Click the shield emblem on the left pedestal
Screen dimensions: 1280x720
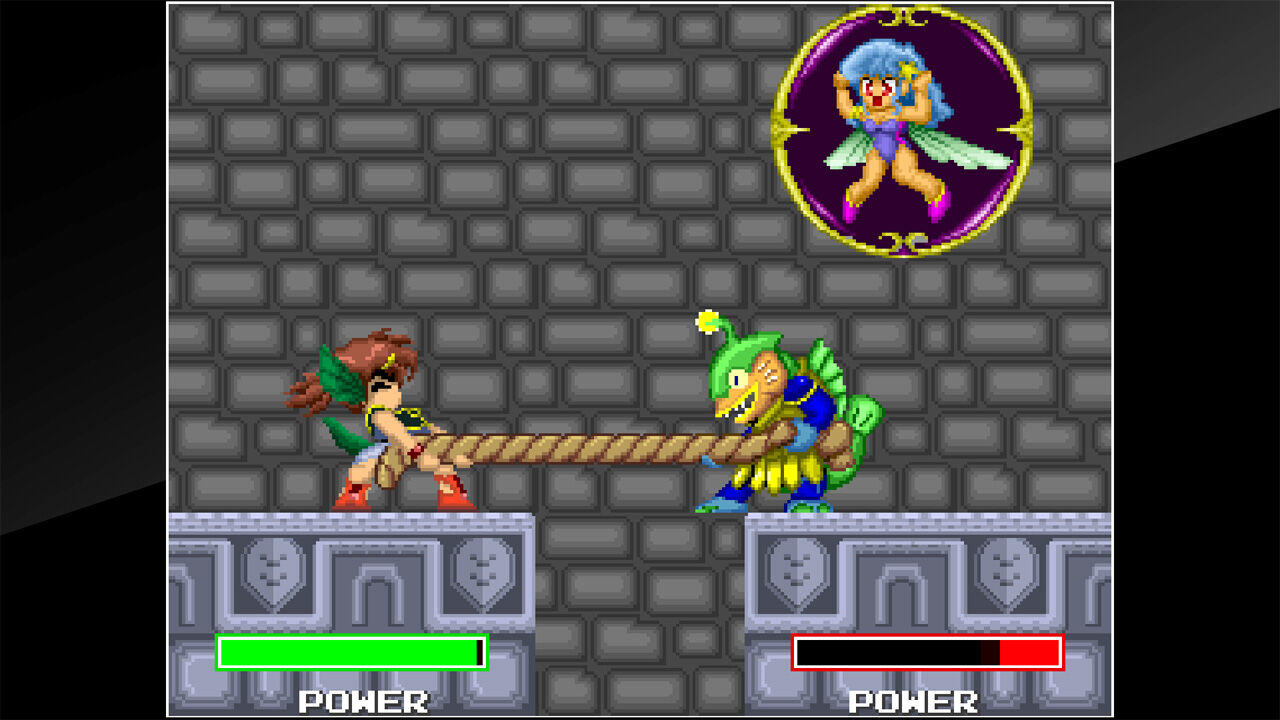point(272,572)
